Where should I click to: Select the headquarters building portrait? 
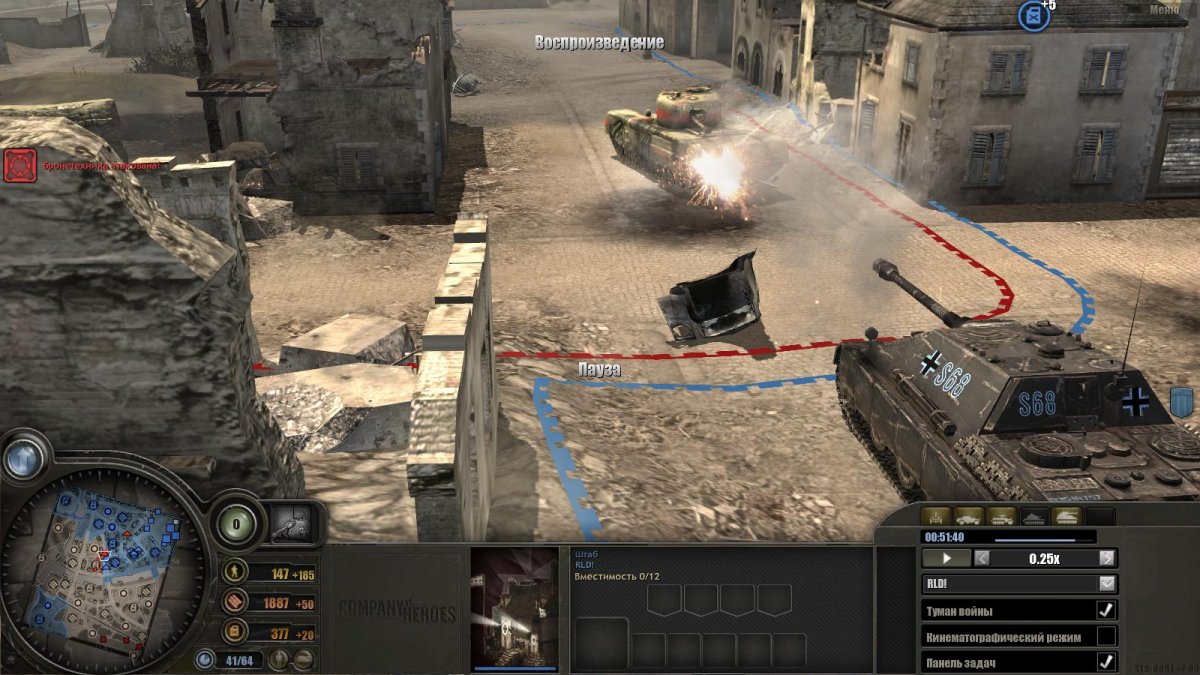click(x=514, y=607)
